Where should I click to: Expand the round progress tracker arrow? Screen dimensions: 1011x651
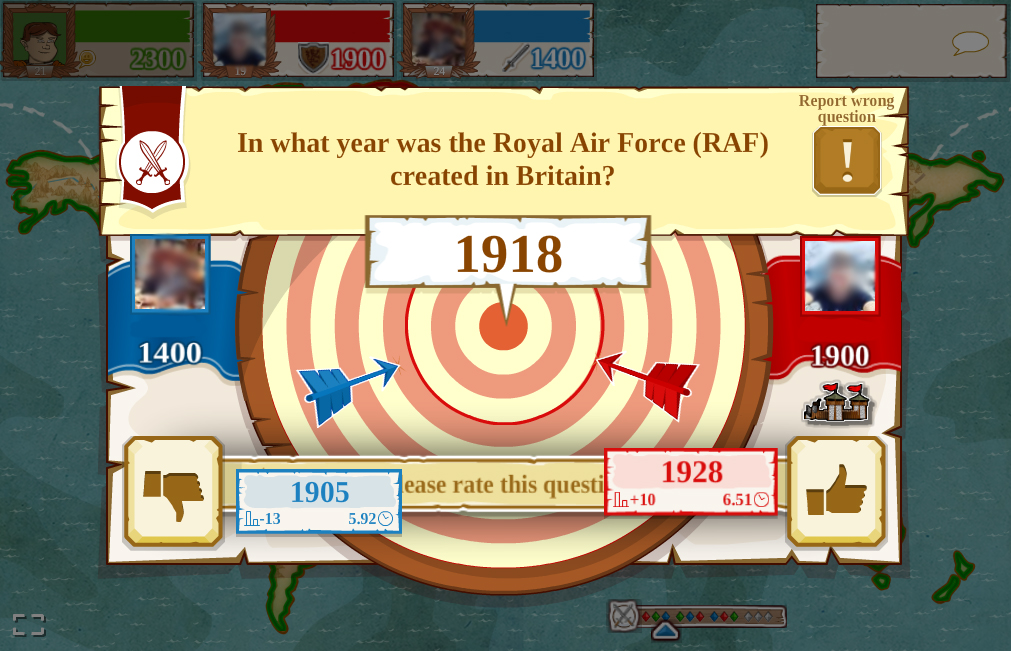click(x=665, y=631)
